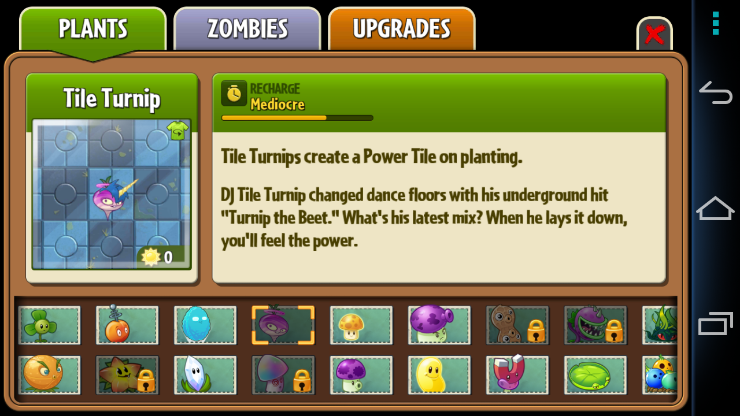The image size is (740, 416).
Task: Select the locked brown Pea-nut card
Action: point(517,325)
